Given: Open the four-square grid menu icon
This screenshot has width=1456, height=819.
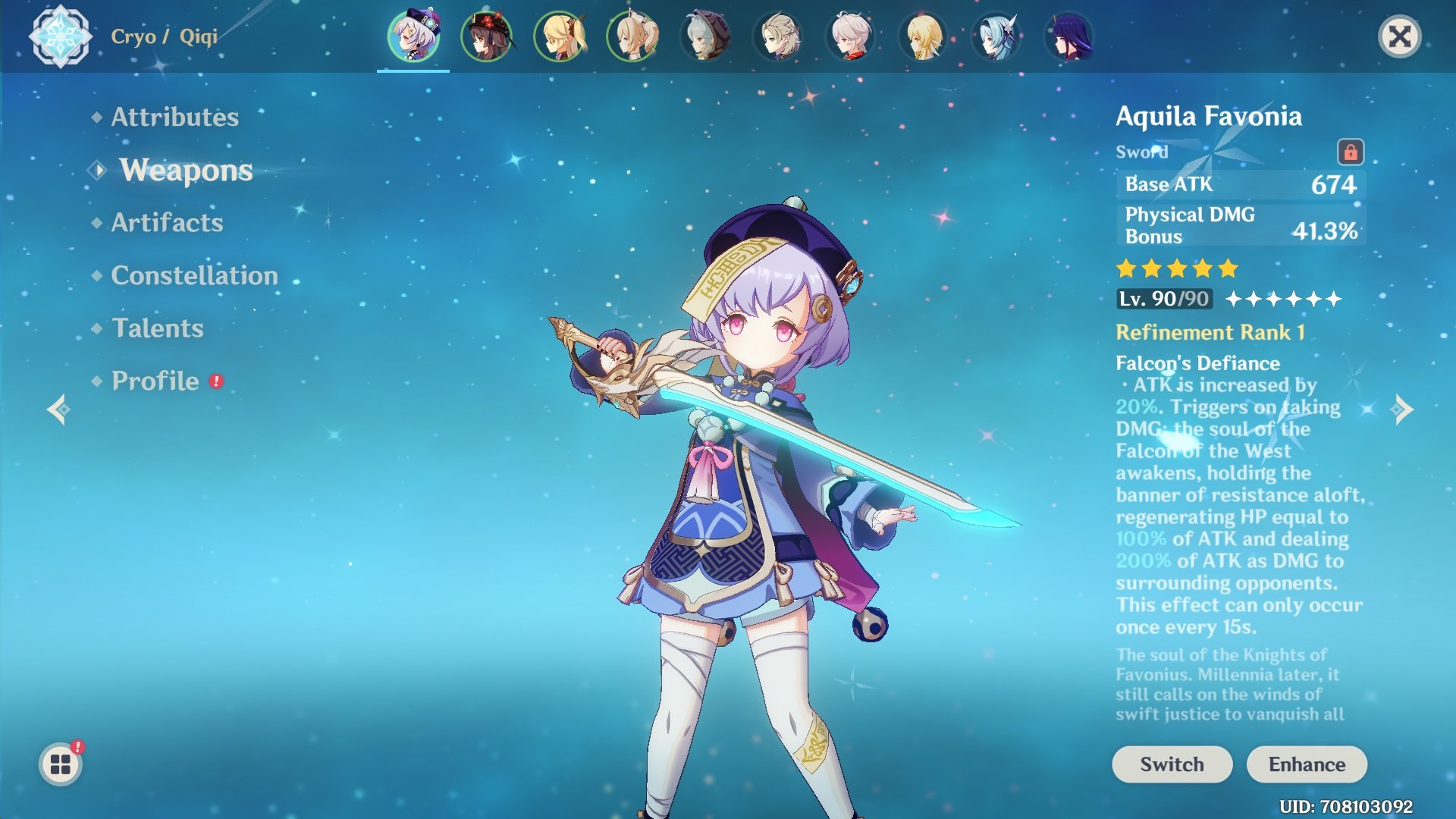Looking at the screenshot, I should click(x=61, y=764).
